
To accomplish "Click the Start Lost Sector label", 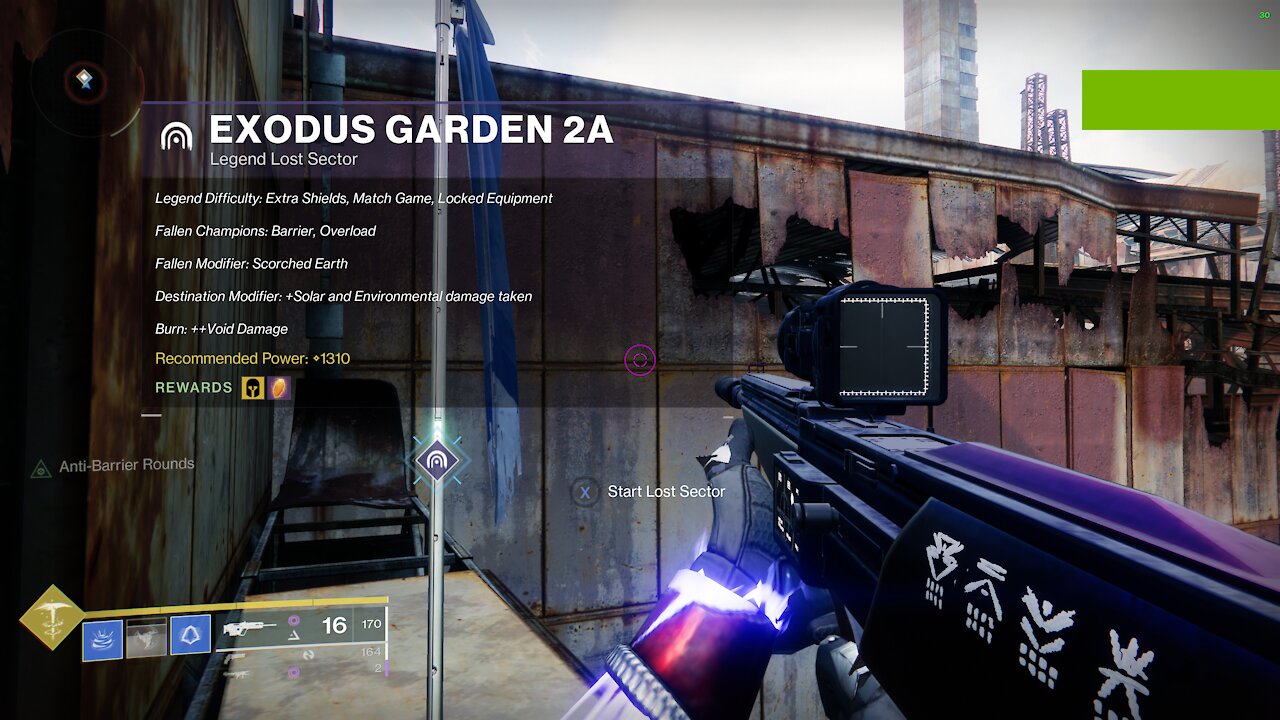I will tap(665, 492).
